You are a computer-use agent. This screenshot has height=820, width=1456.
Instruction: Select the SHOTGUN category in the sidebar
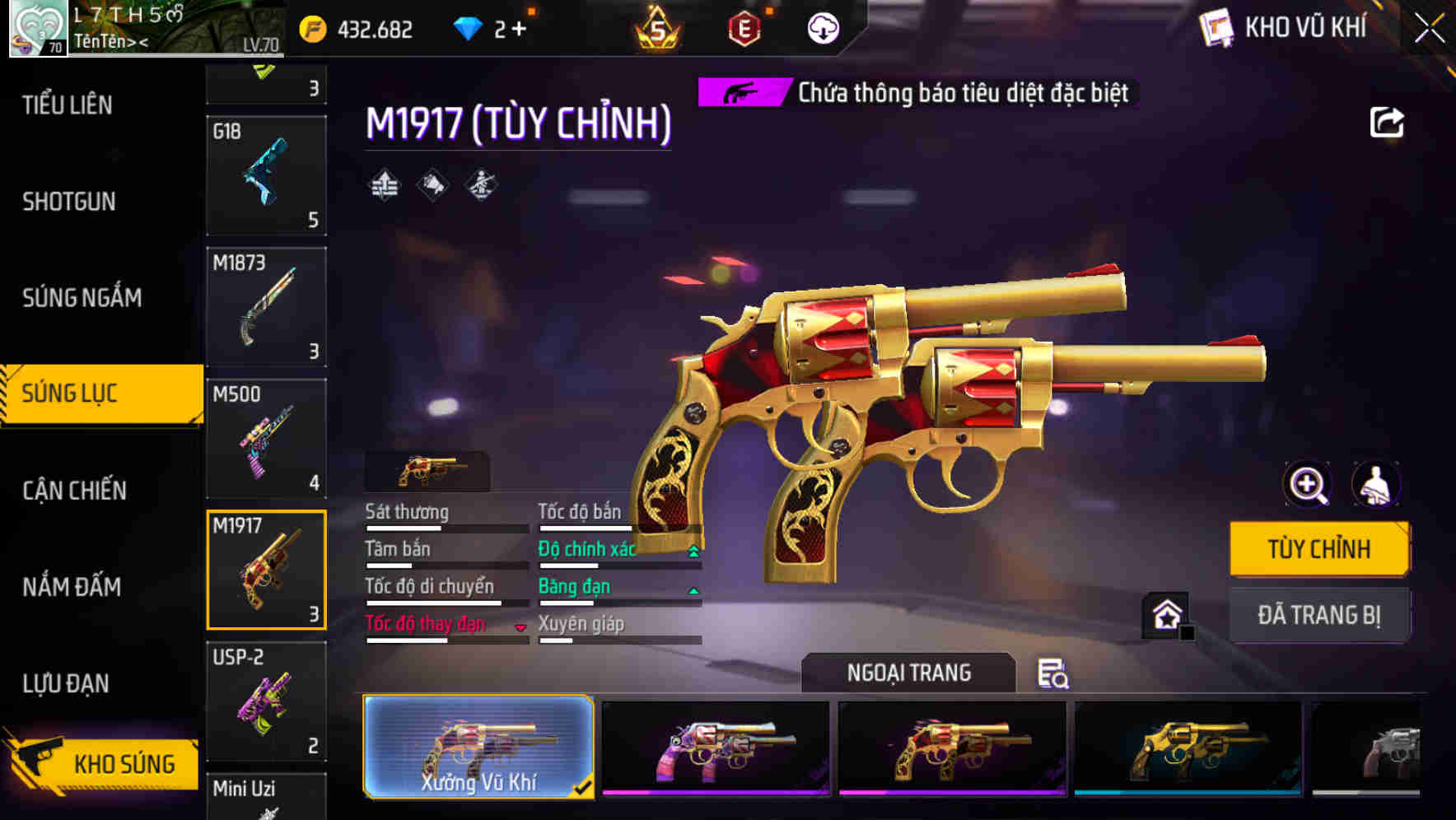pyautogui.click(x=68, y=202)
